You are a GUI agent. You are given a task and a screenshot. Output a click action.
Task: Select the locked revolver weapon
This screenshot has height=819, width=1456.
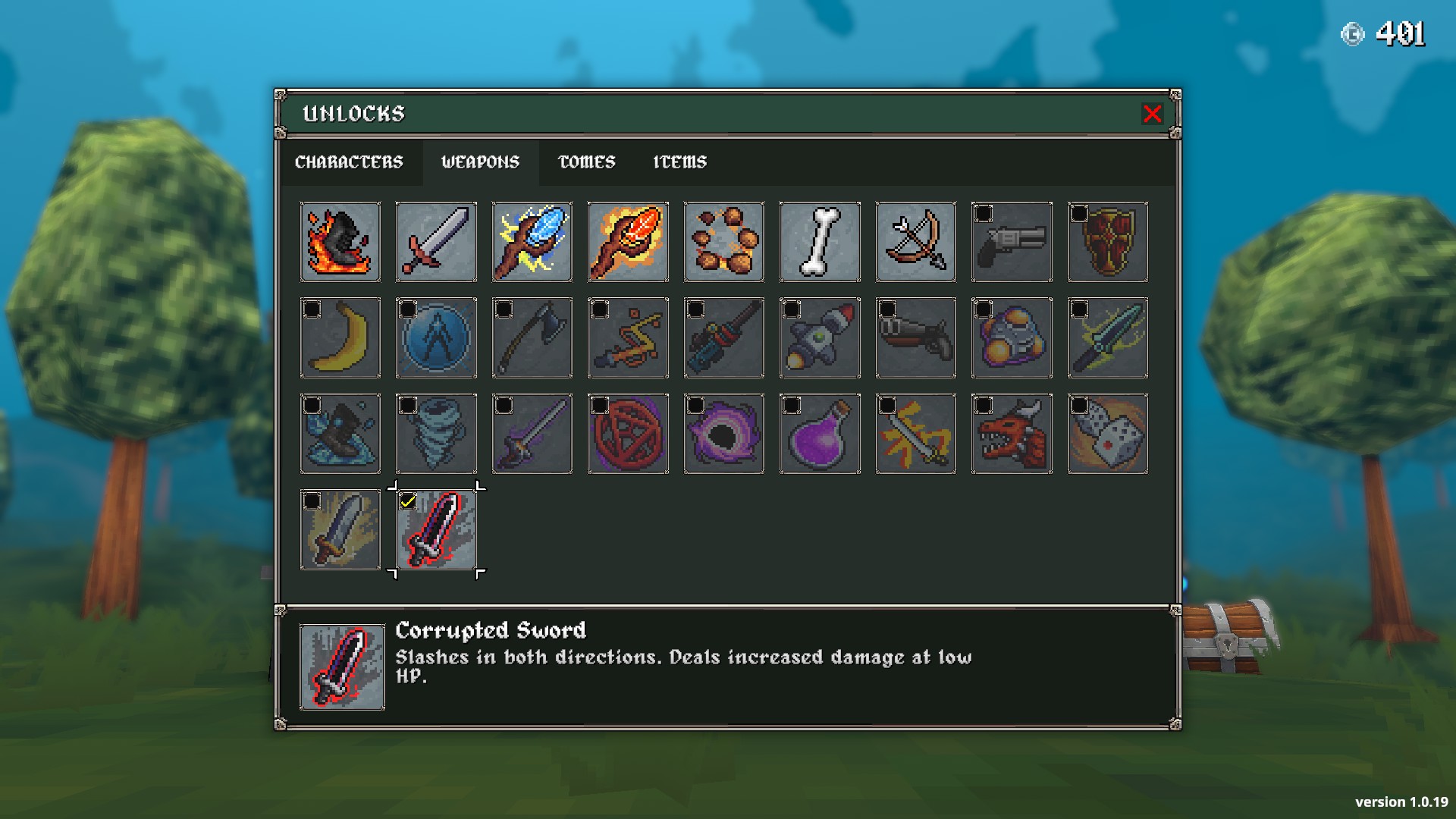coord(1012,242)
